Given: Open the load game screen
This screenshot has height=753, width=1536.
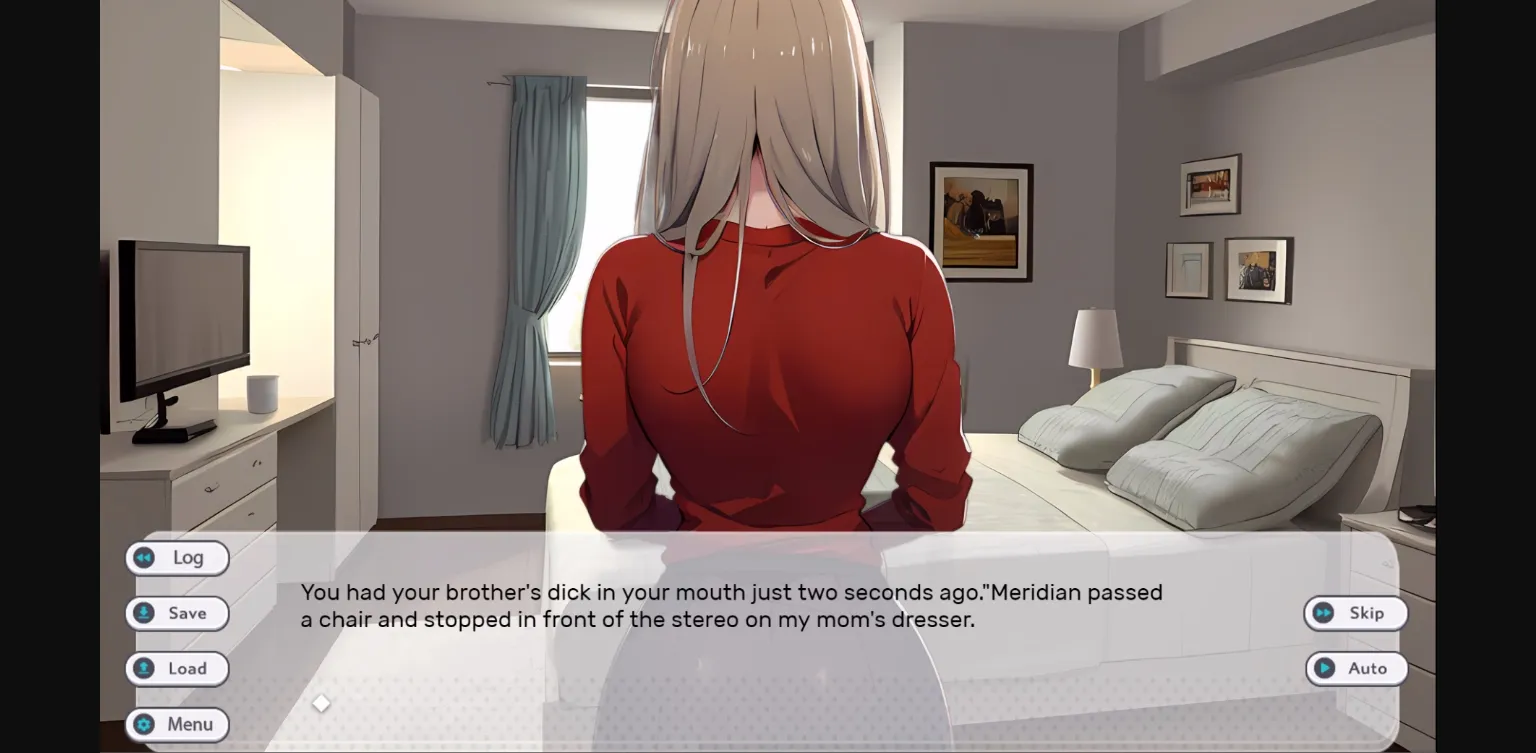Looking at the screenshot, I should (x=177, y=668).
